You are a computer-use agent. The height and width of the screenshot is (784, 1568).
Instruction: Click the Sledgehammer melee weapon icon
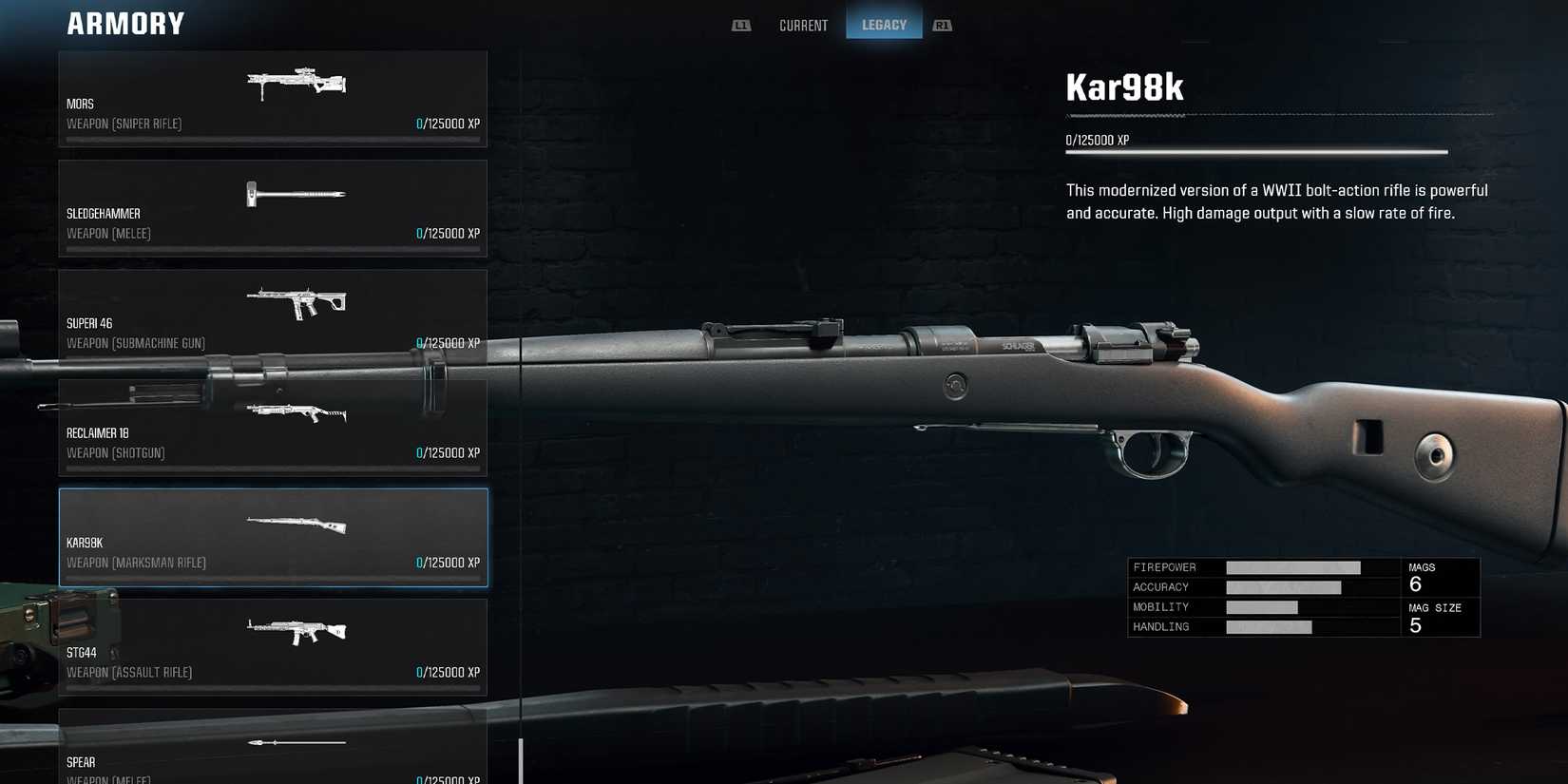coord(295,194)
